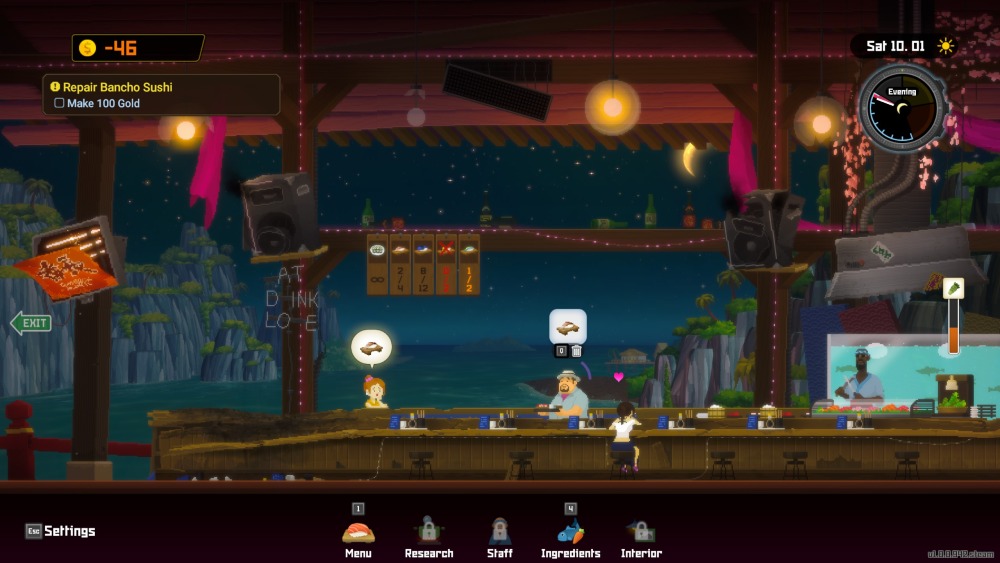Select the locked Research option
The height and width of the screenshot is (563, 1000).
428,536
